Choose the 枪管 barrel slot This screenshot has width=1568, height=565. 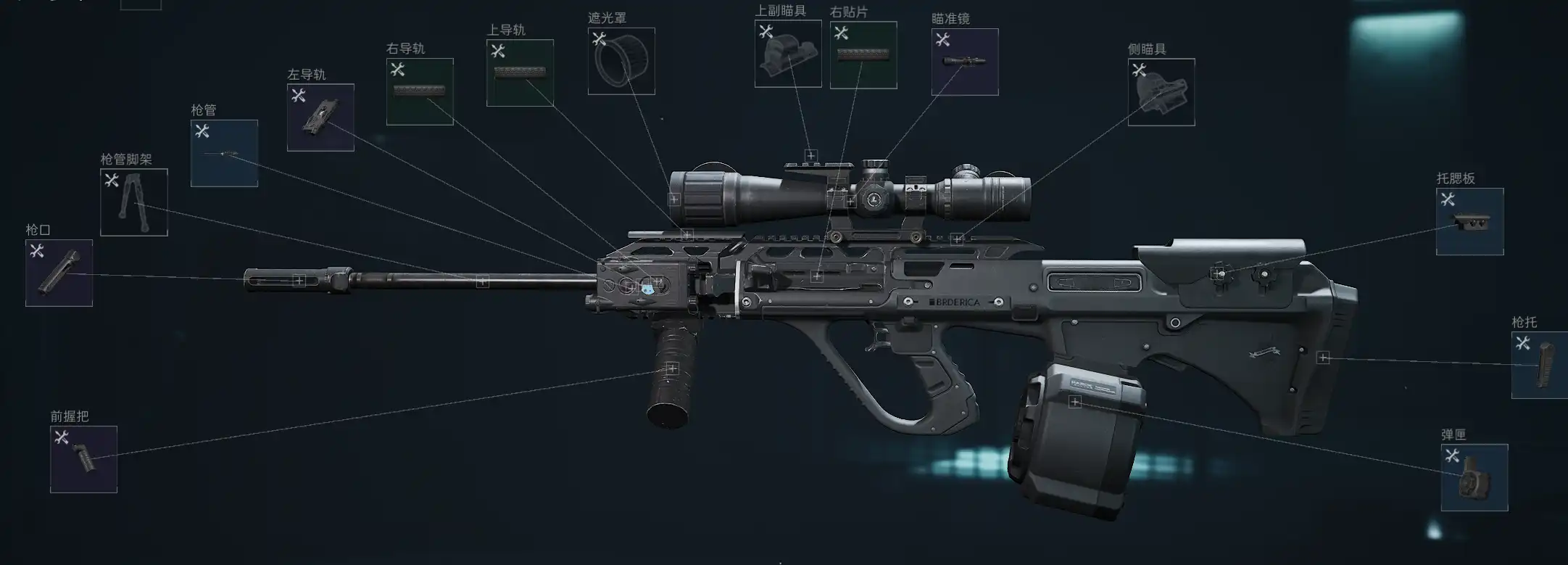[224, 153]
